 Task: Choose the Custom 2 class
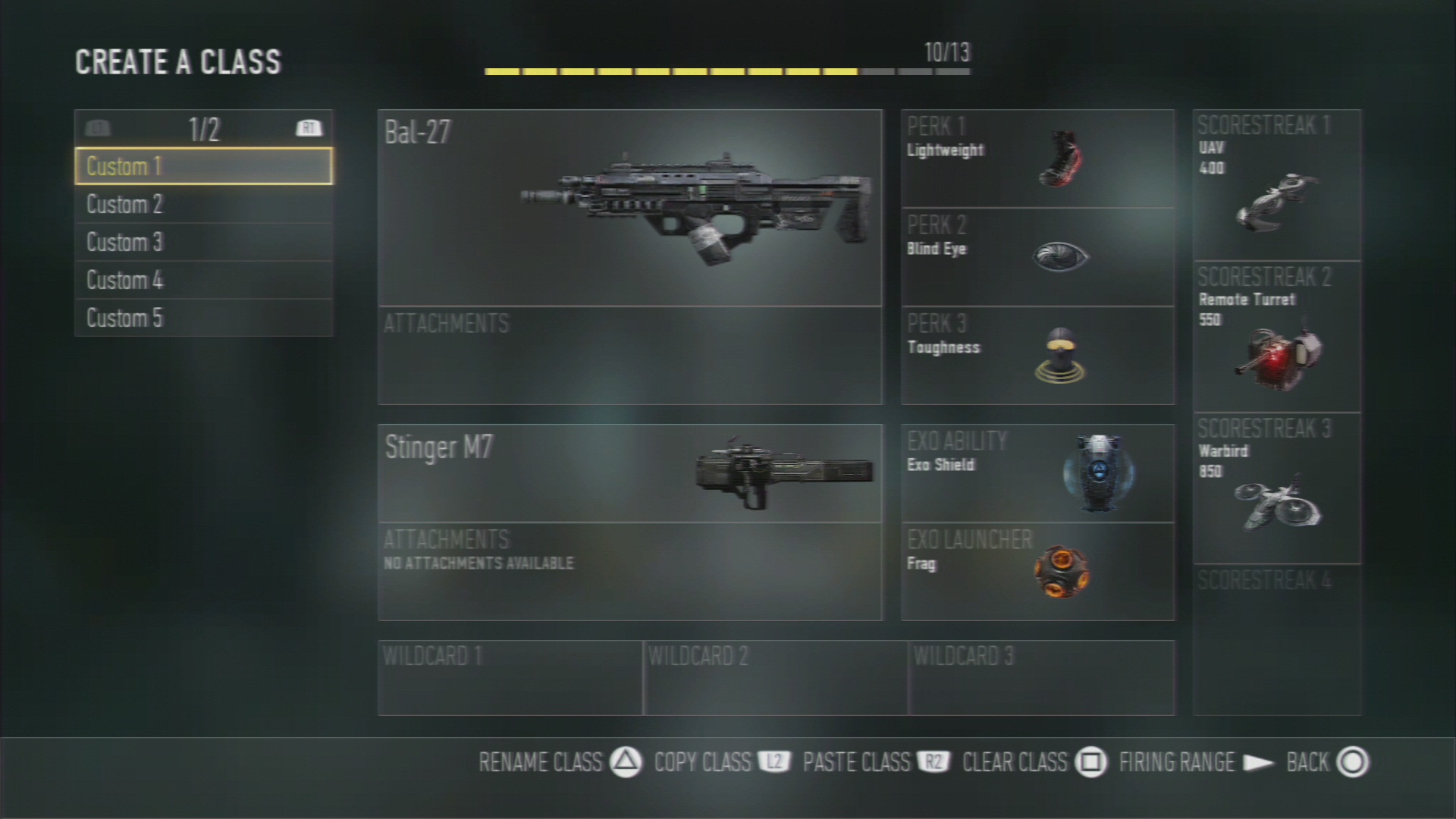tap(203, 204)
